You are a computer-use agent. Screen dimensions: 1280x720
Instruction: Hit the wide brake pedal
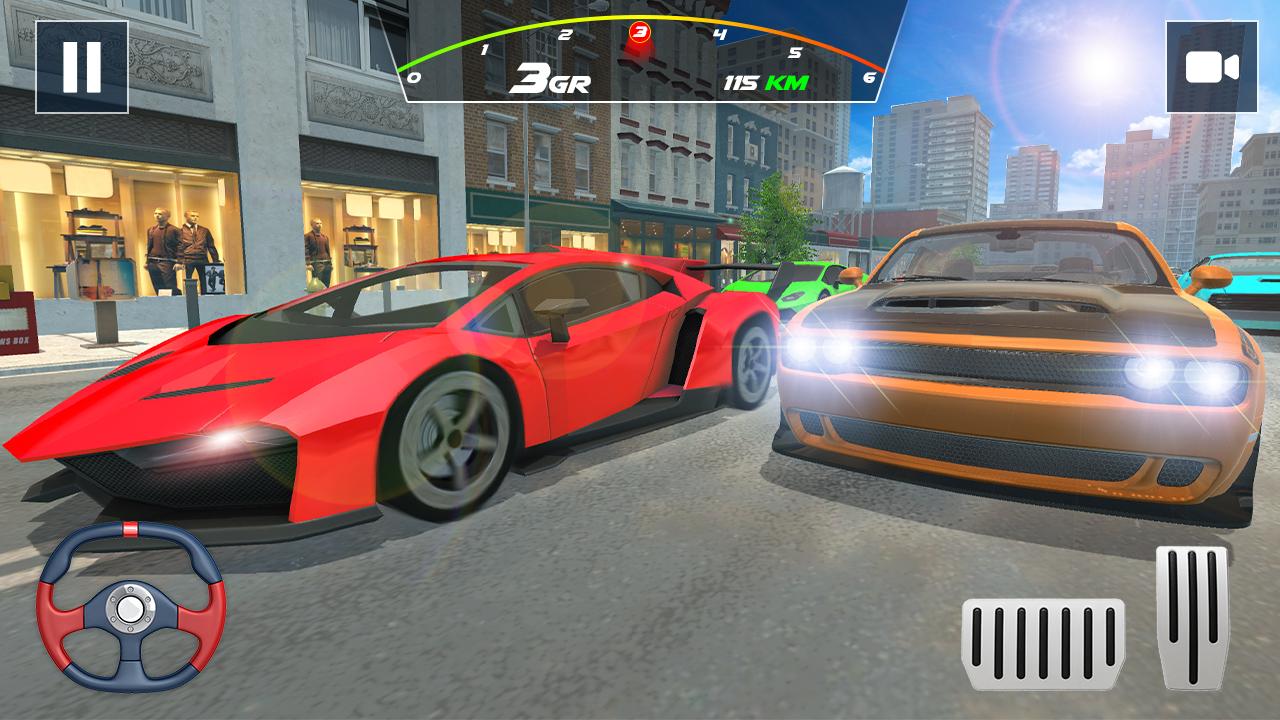coord(1043,644)
